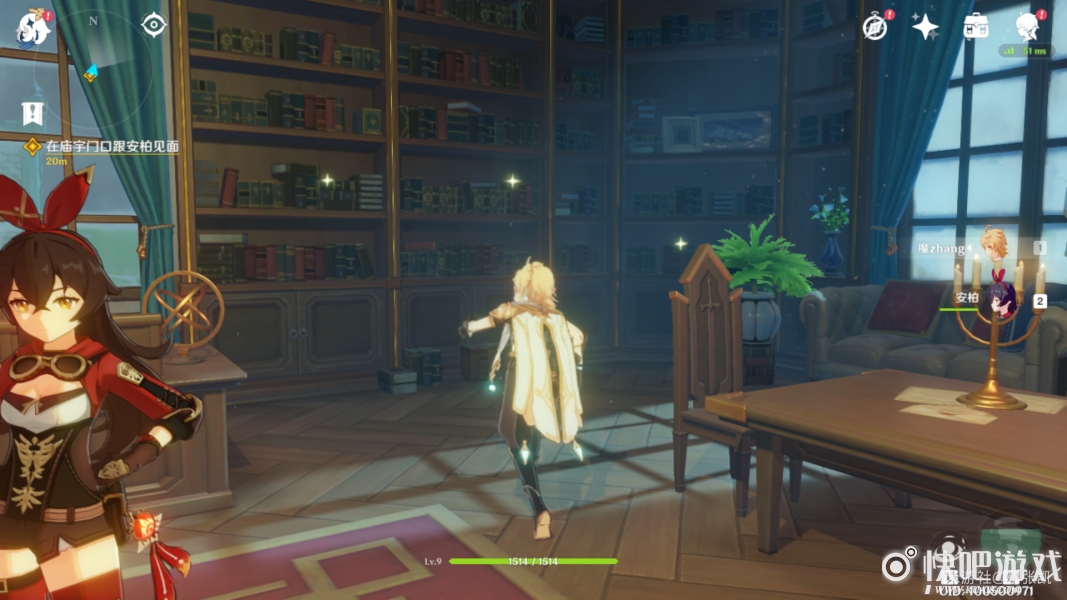Open the quest log banner icon

click(33, 112)
